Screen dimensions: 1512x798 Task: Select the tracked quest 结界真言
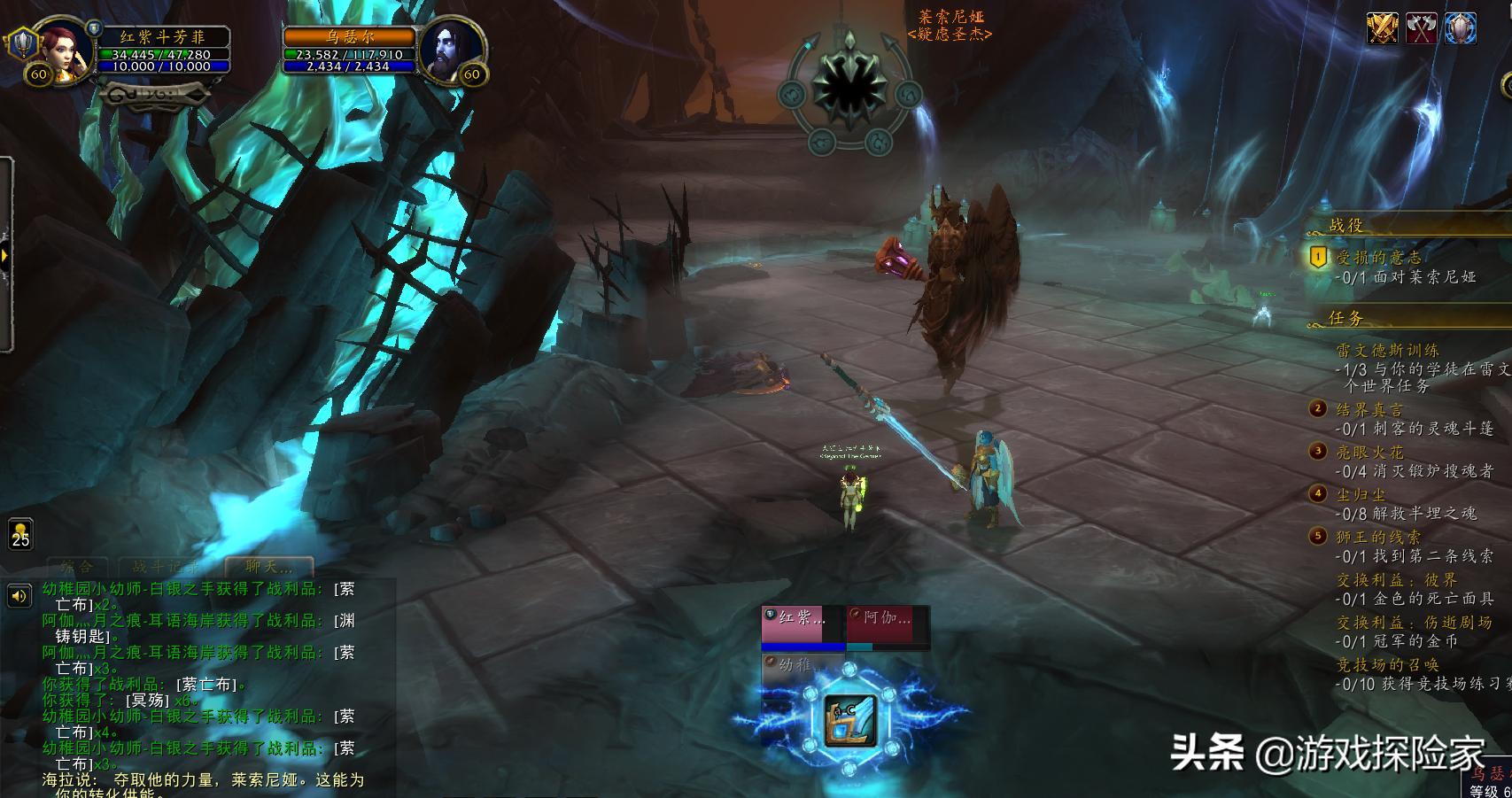point(1369,410)
